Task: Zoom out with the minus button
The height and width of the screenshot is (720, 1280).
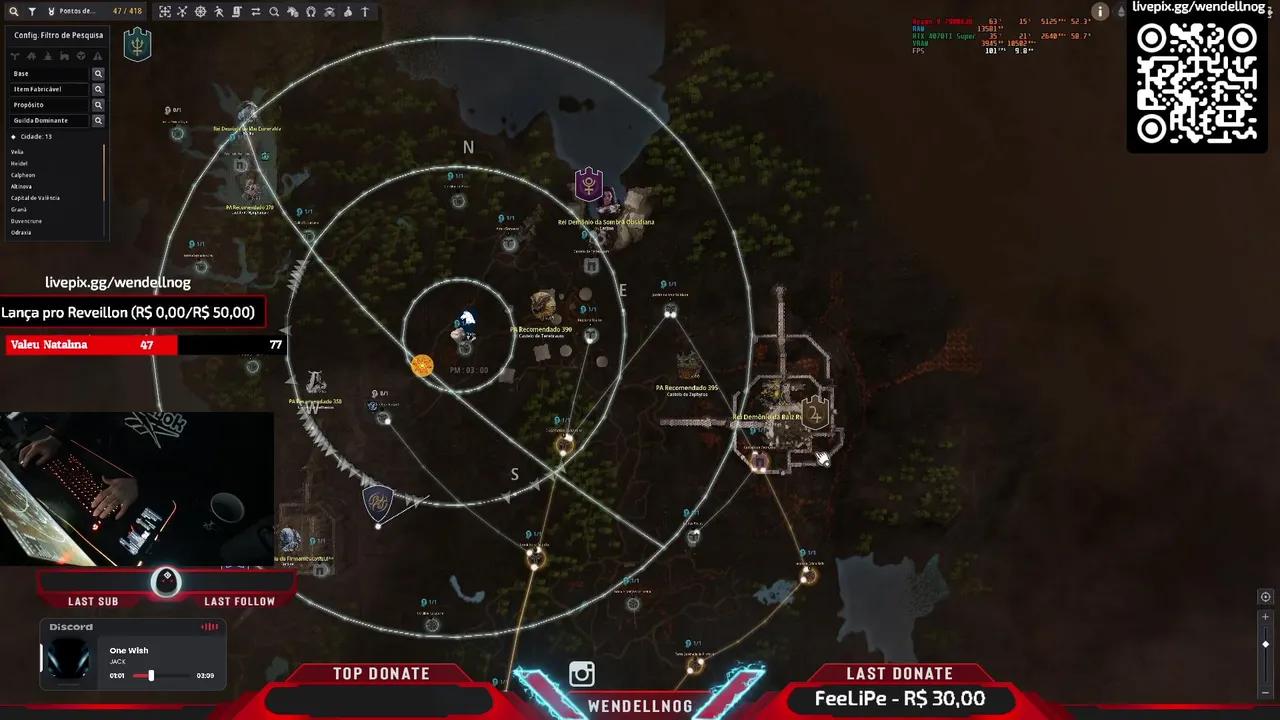Action: pos(1265,691)
